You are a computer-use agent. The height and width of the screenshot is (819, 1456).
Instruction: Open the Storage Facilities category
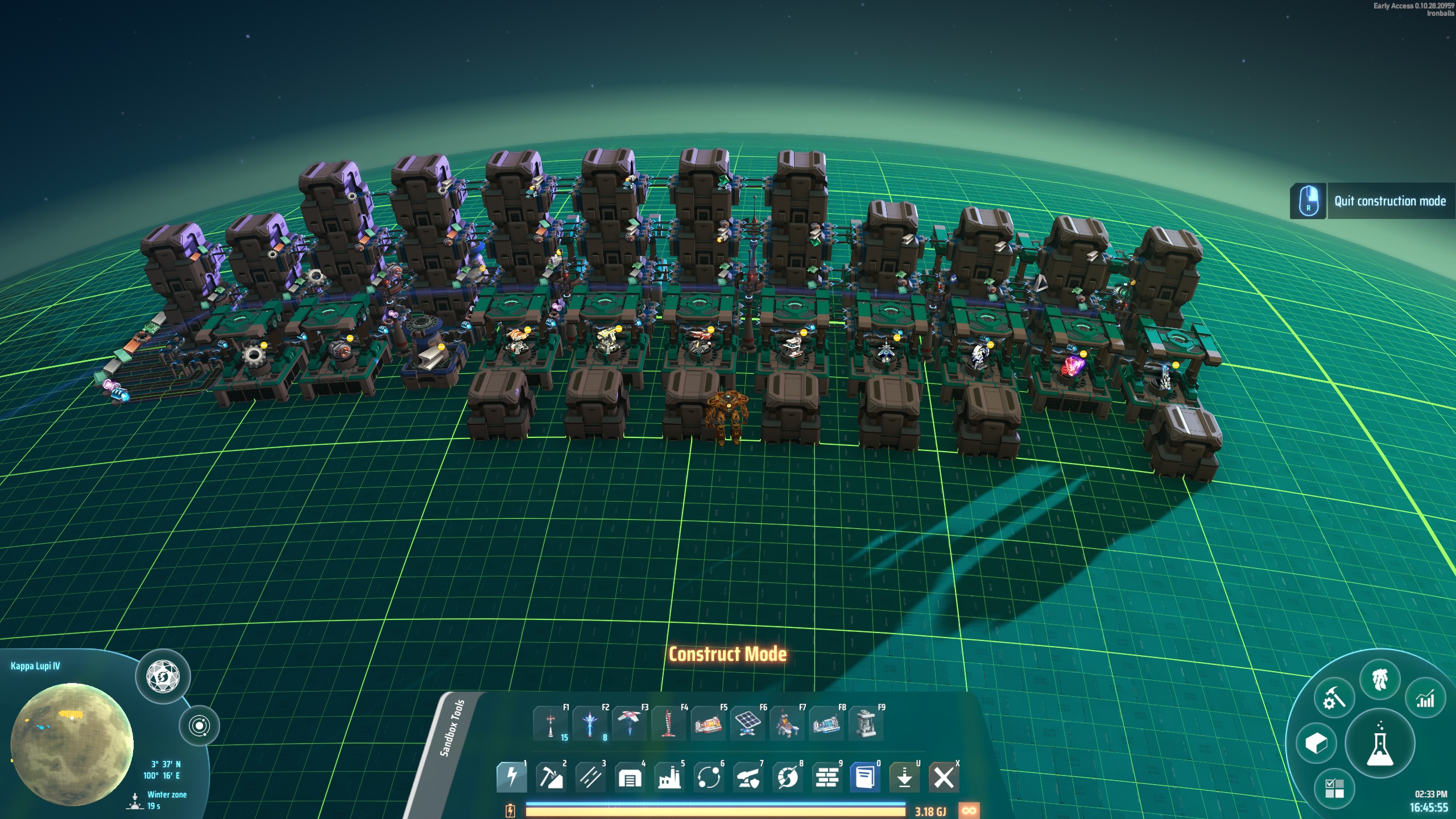point(631,776)
